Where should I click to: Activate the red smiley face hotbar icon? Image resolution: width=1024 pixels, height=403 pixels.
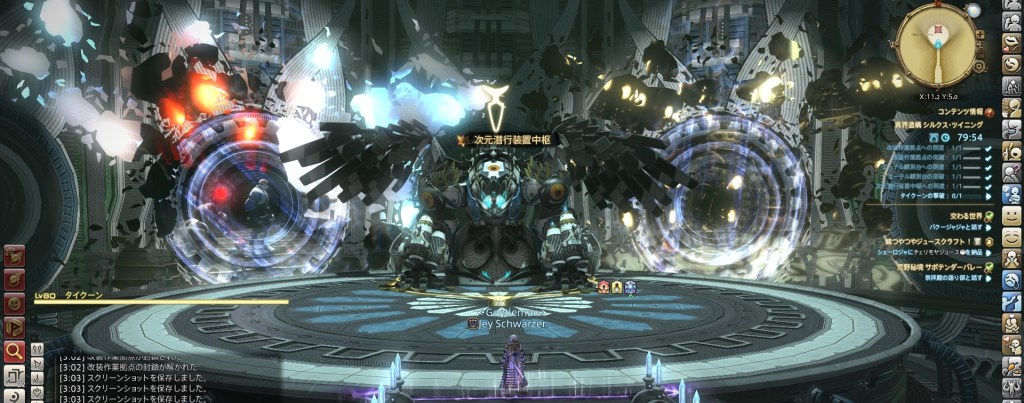pos(15,303)
